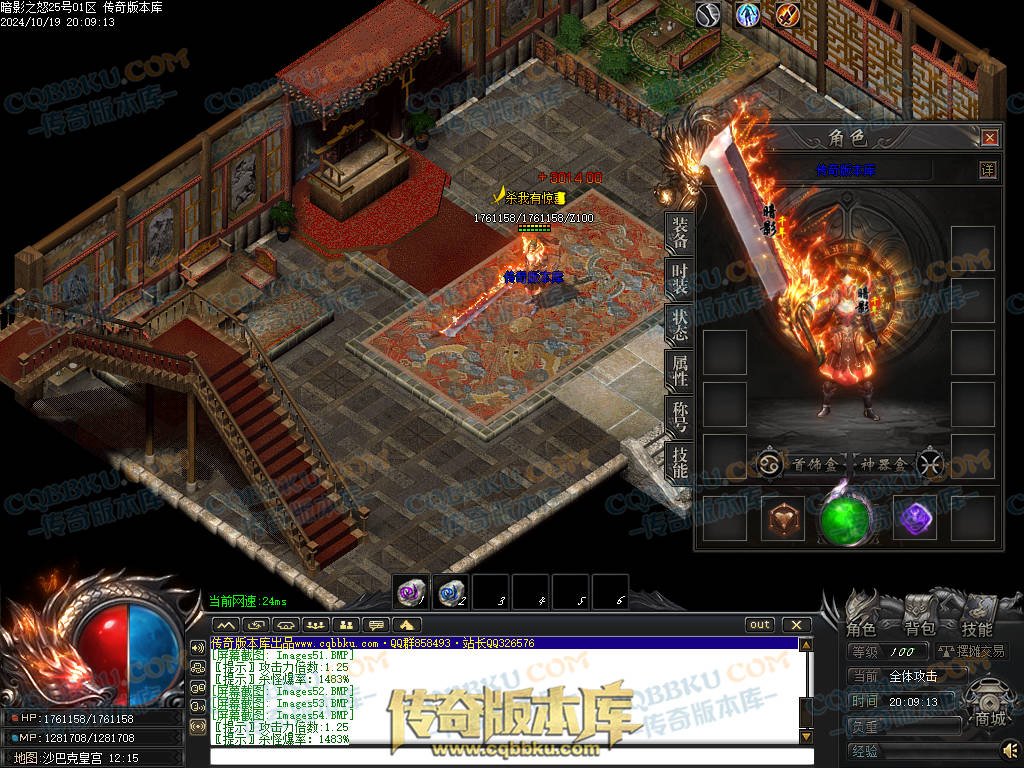Select the 属性 attributes tab
This screenshot has height=768, width=1024.
click(679, 372)
